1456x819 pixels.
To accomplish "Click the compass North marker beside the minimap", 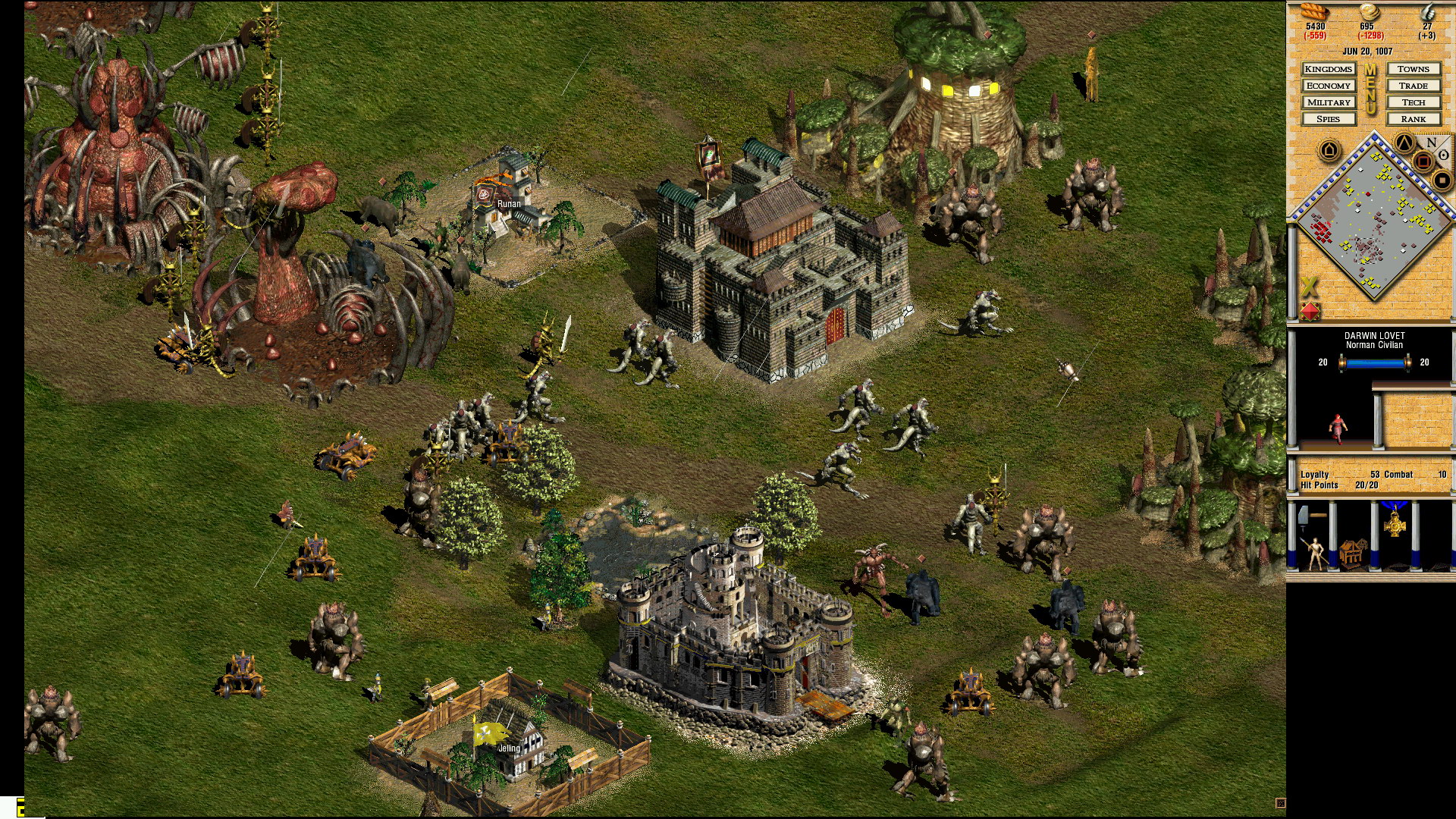I will (x=1431, y=144).
